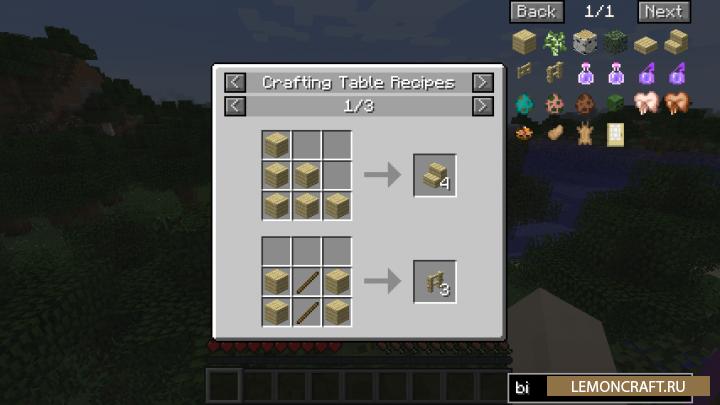Screen dimensions: 720x405
Task: Advance to the next recipe page
Action: click(x=482, y=105)
